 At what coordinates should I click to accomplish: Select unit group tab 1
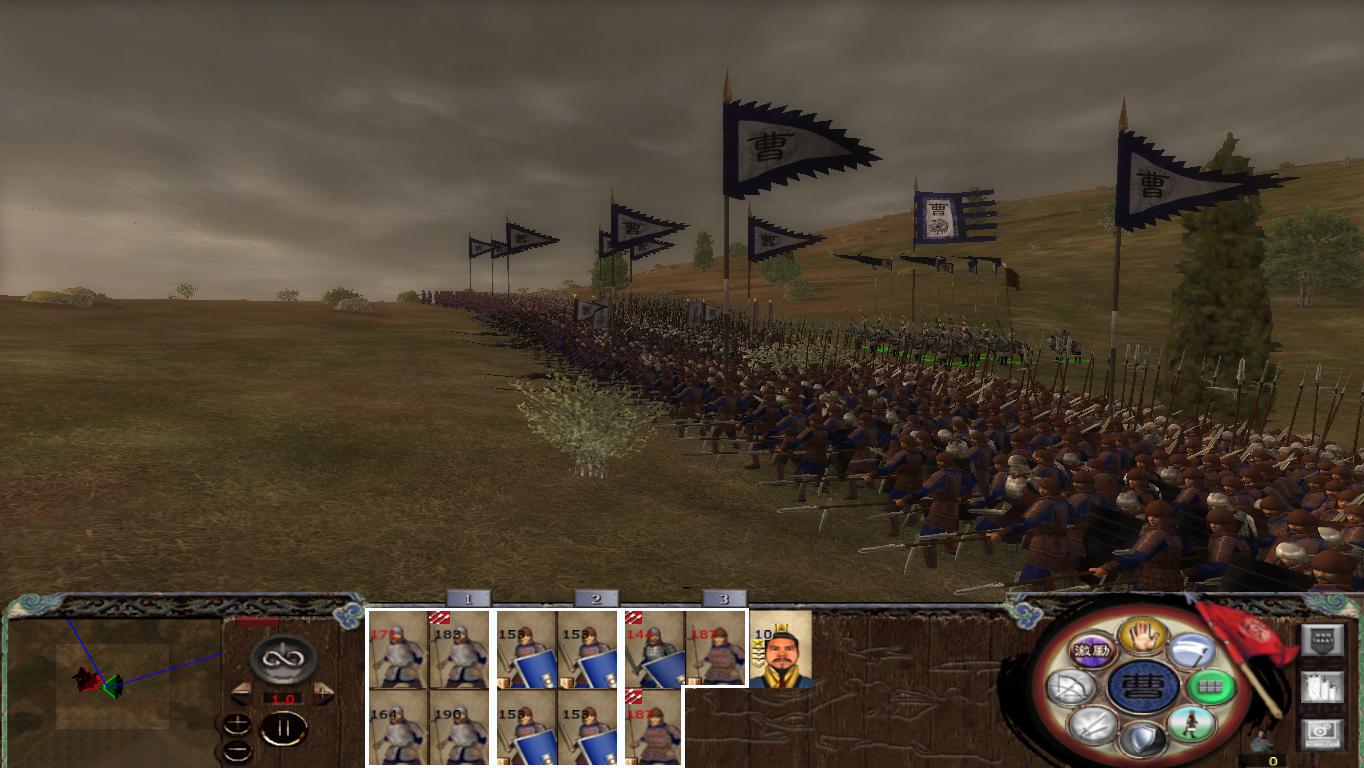point(468,600)
